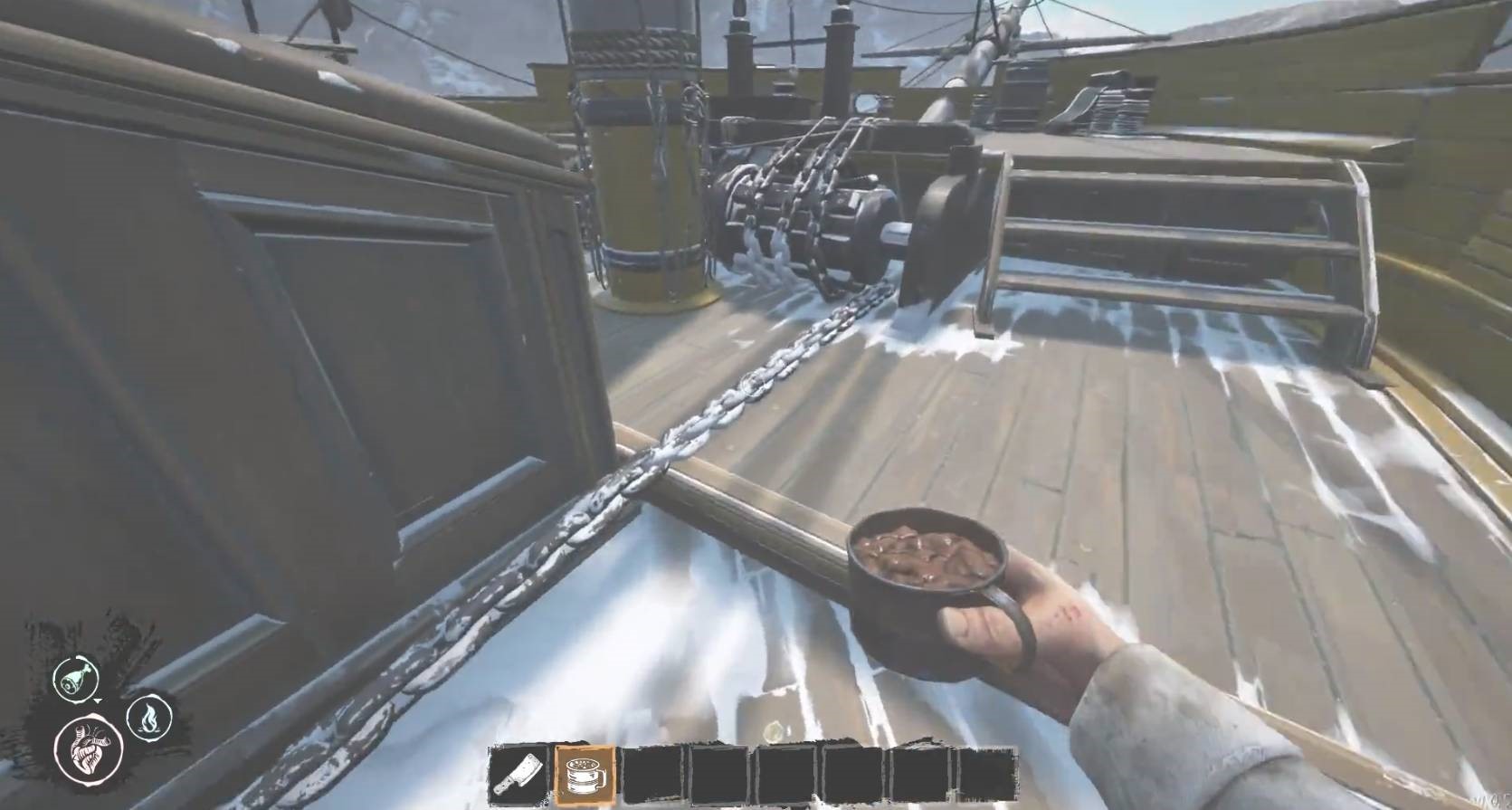Click the flame warmth icon

click(x=145, y=718)
